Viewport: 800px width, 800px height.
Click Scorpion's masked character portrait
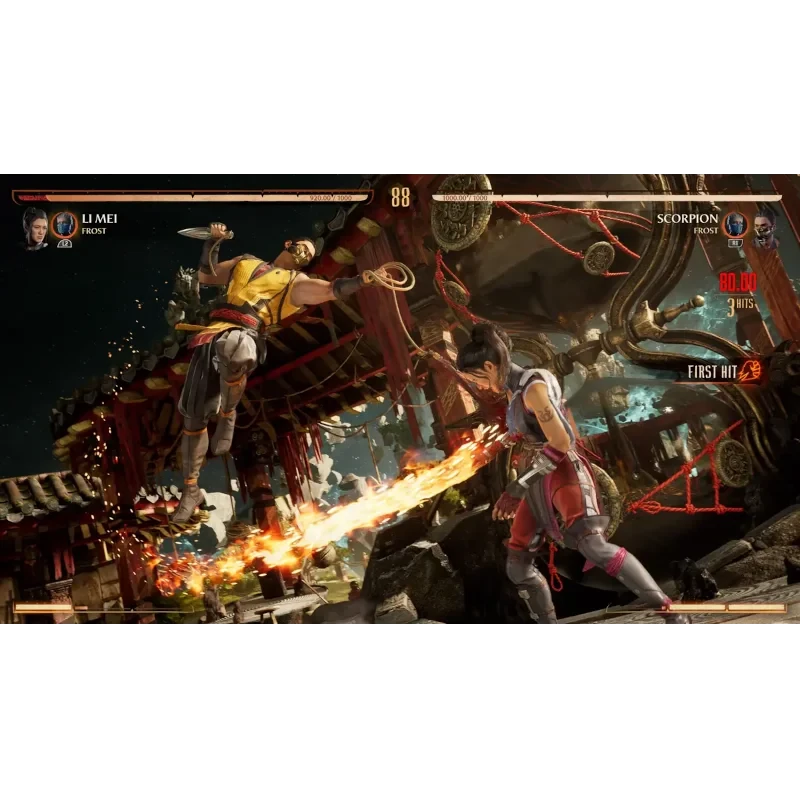coord(765,227)
